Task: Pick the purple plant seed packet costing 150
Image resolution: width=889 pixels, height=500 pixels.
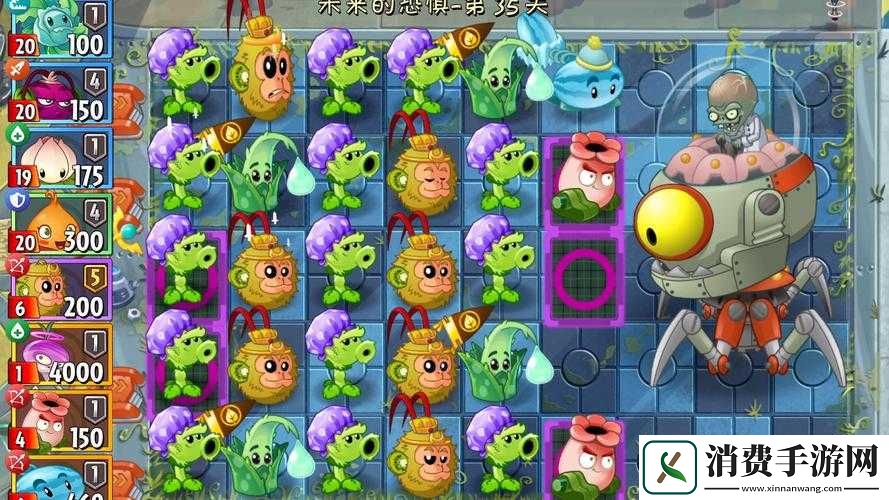Action: [x=58, y=92]
